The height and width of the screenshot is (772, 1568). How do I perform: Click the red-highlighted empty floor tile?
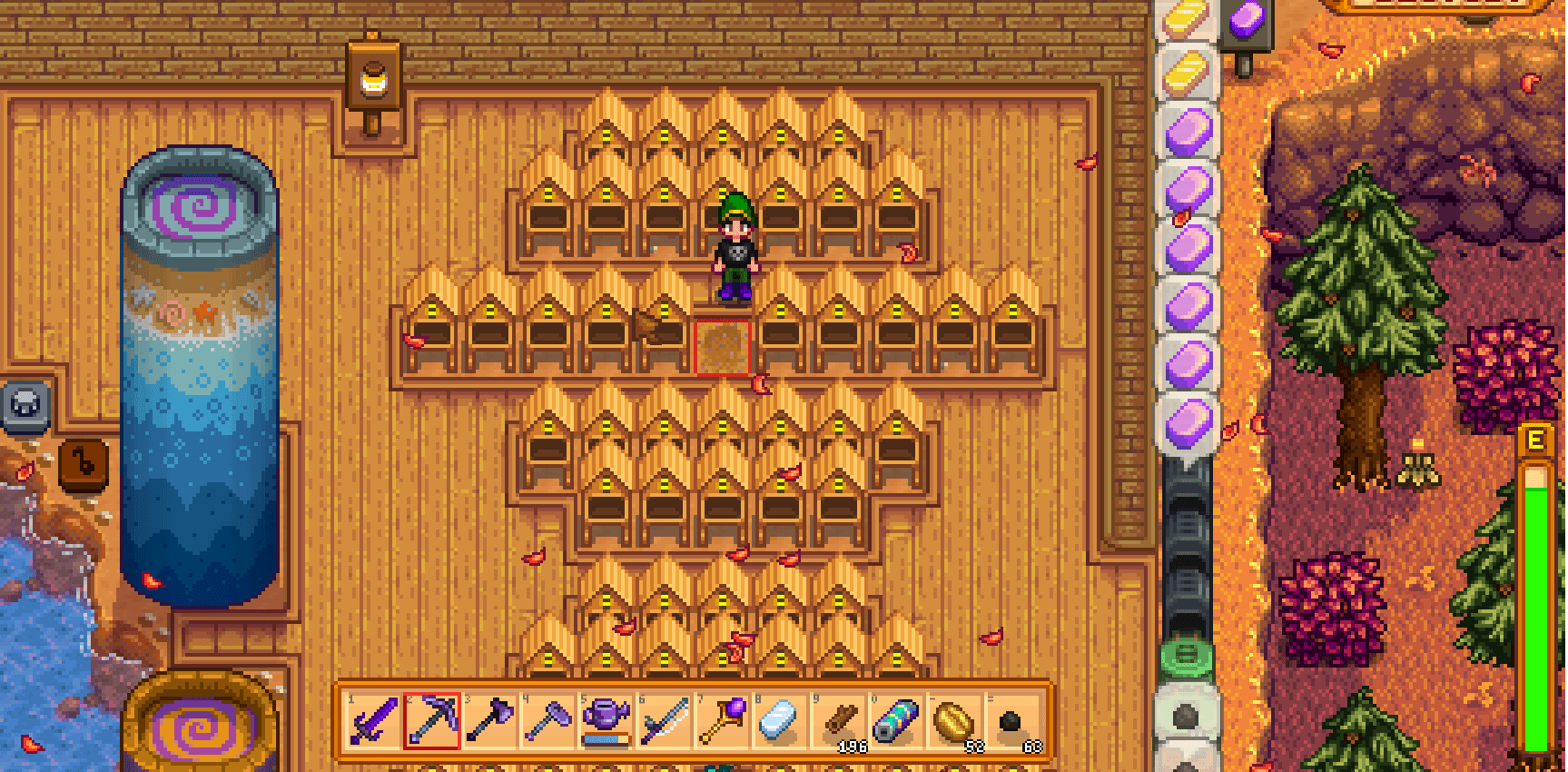[x=724, y=348]
